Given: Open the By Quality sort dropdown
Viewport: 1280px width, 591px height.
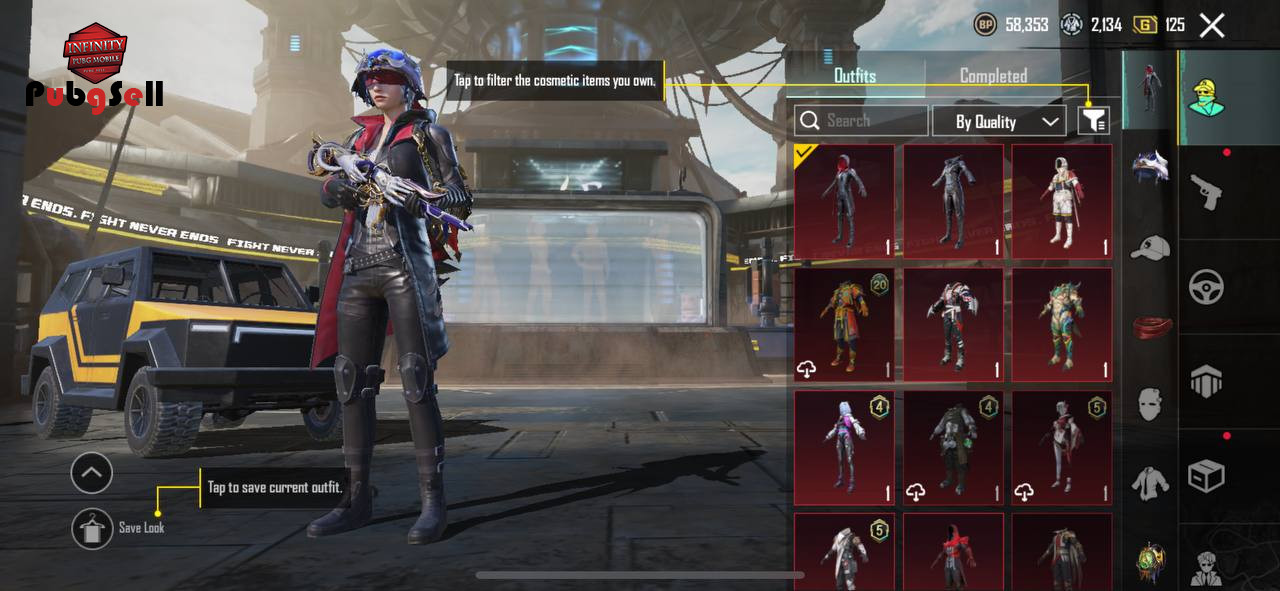Looking at the screenshot, I should pos(998,122).
